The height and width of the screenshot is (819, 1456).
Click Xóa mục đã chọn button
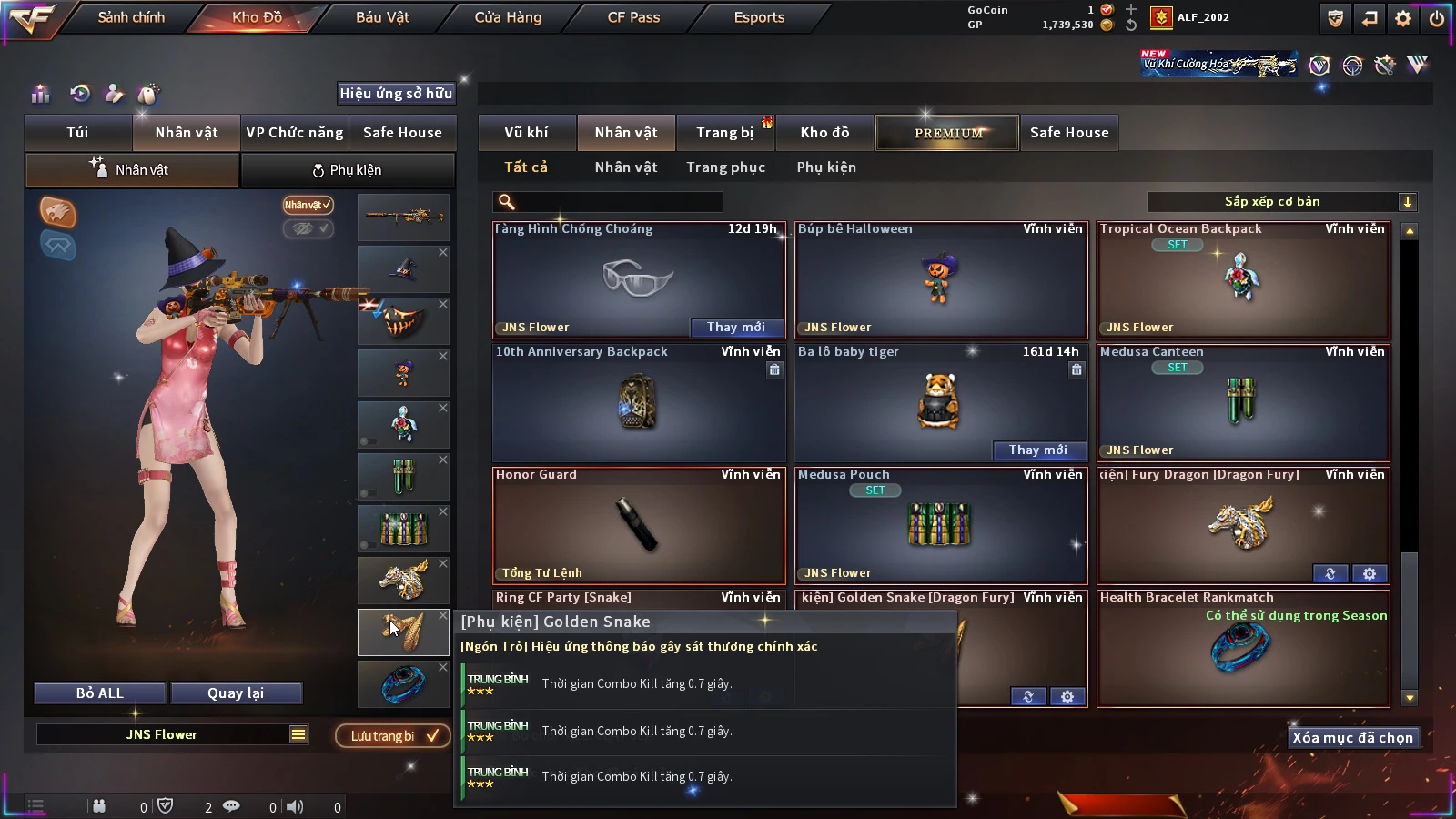1352,738
